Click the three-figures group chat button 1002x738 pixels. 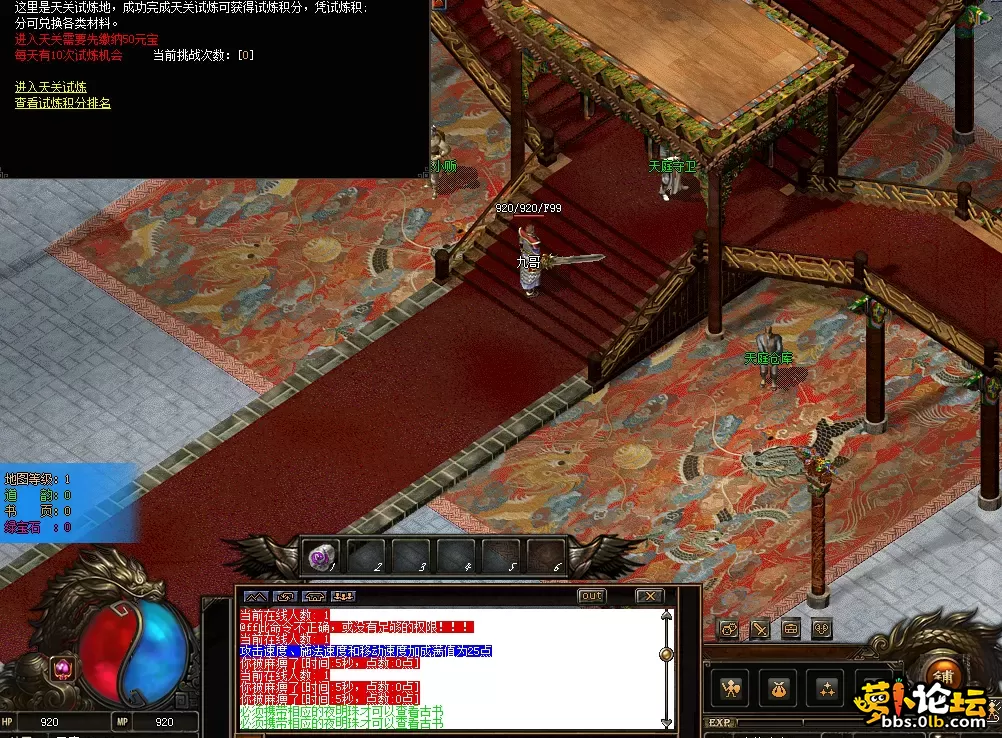click(x=343, y=597)
